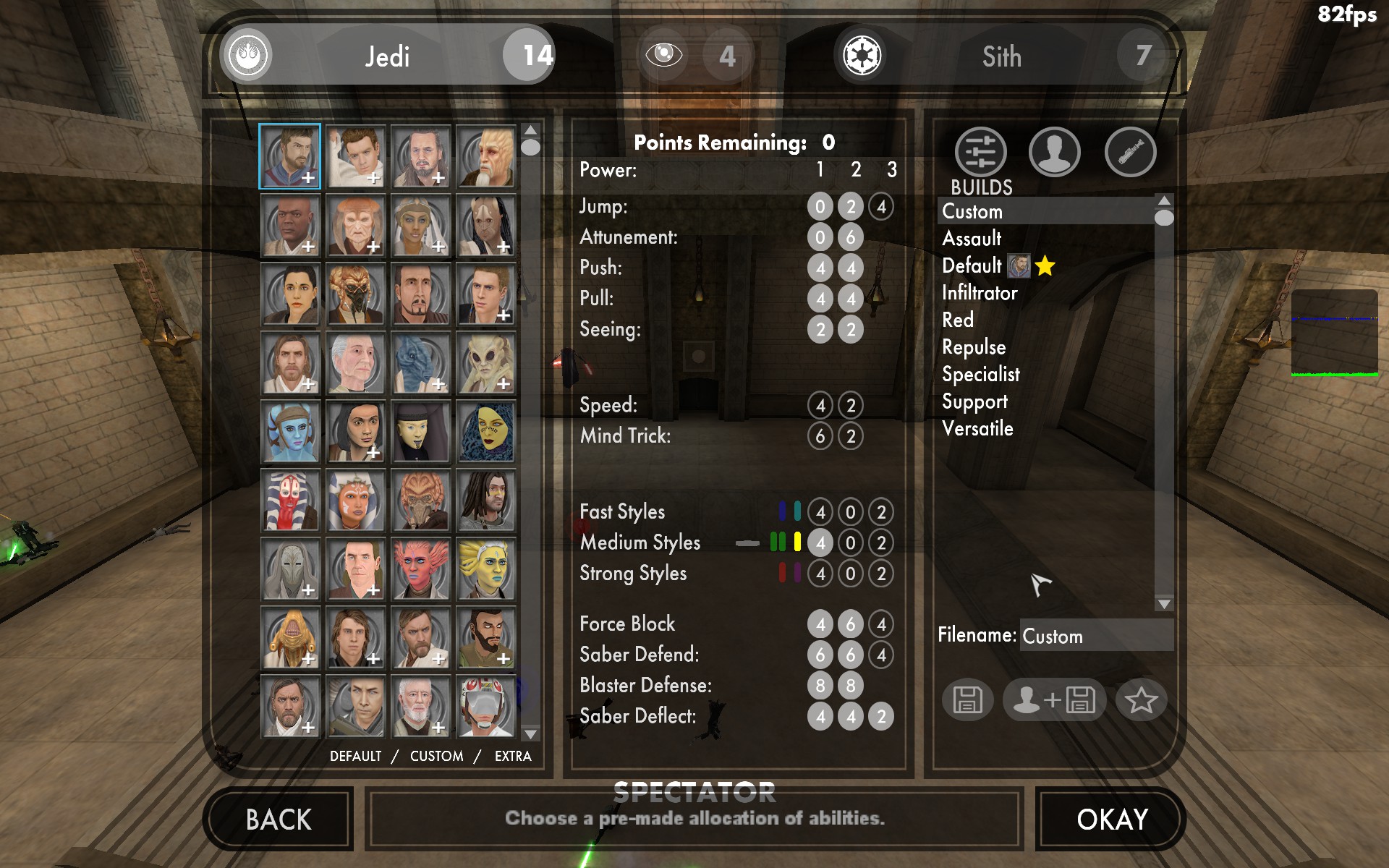Show the CUSTOM character models

pyautogui.click(x=436, y=756)
